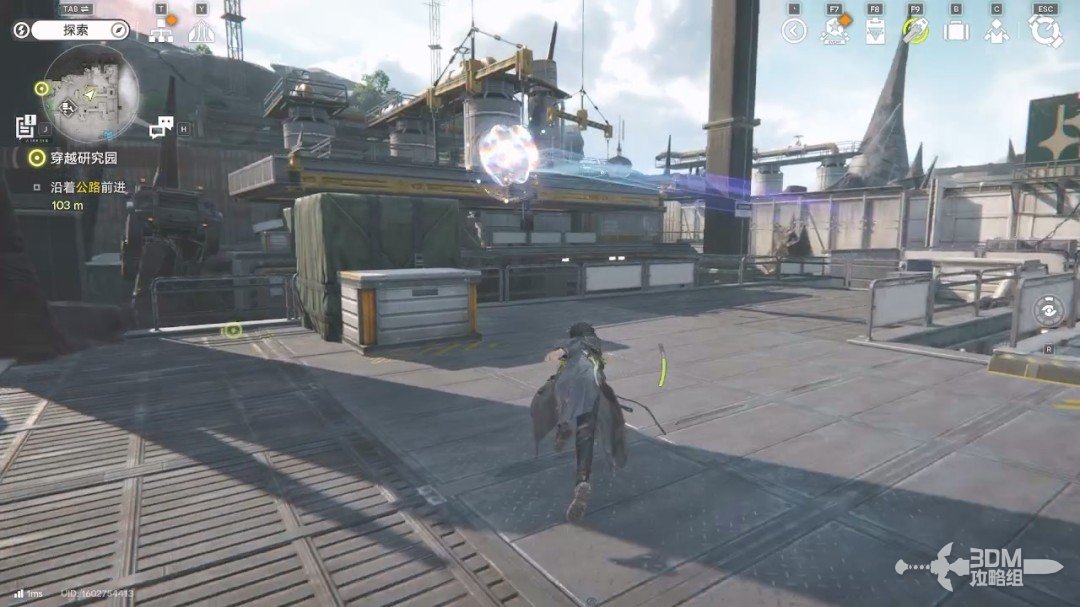Open the network tree icon menu

click(161, 31)
